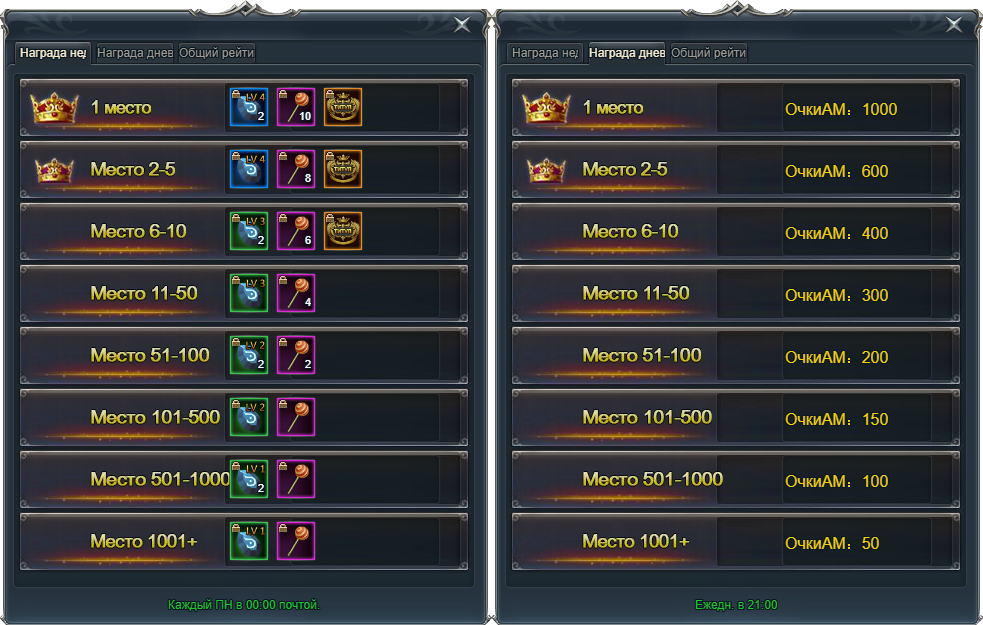Click the LV 2 reward icon for Место 51-100

[248, 356]
